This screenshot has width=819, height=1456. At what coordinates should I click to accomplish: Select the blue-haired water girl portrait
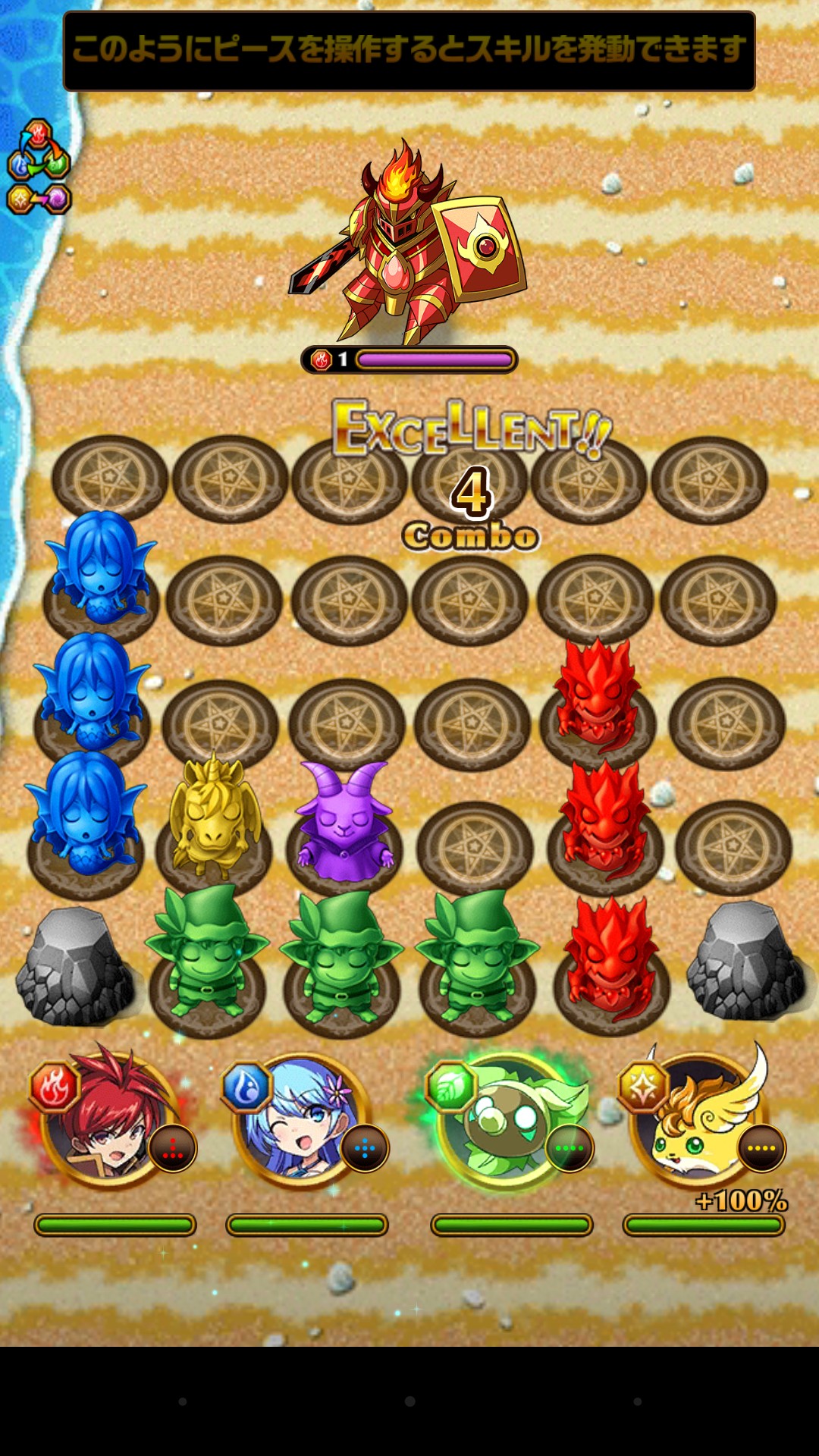(303, 1119)
